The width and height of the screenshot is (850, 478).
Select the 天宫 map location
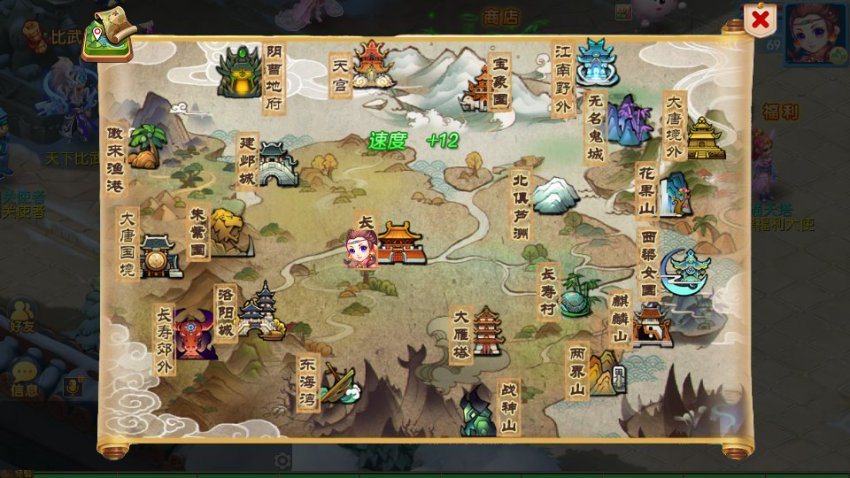371,64
